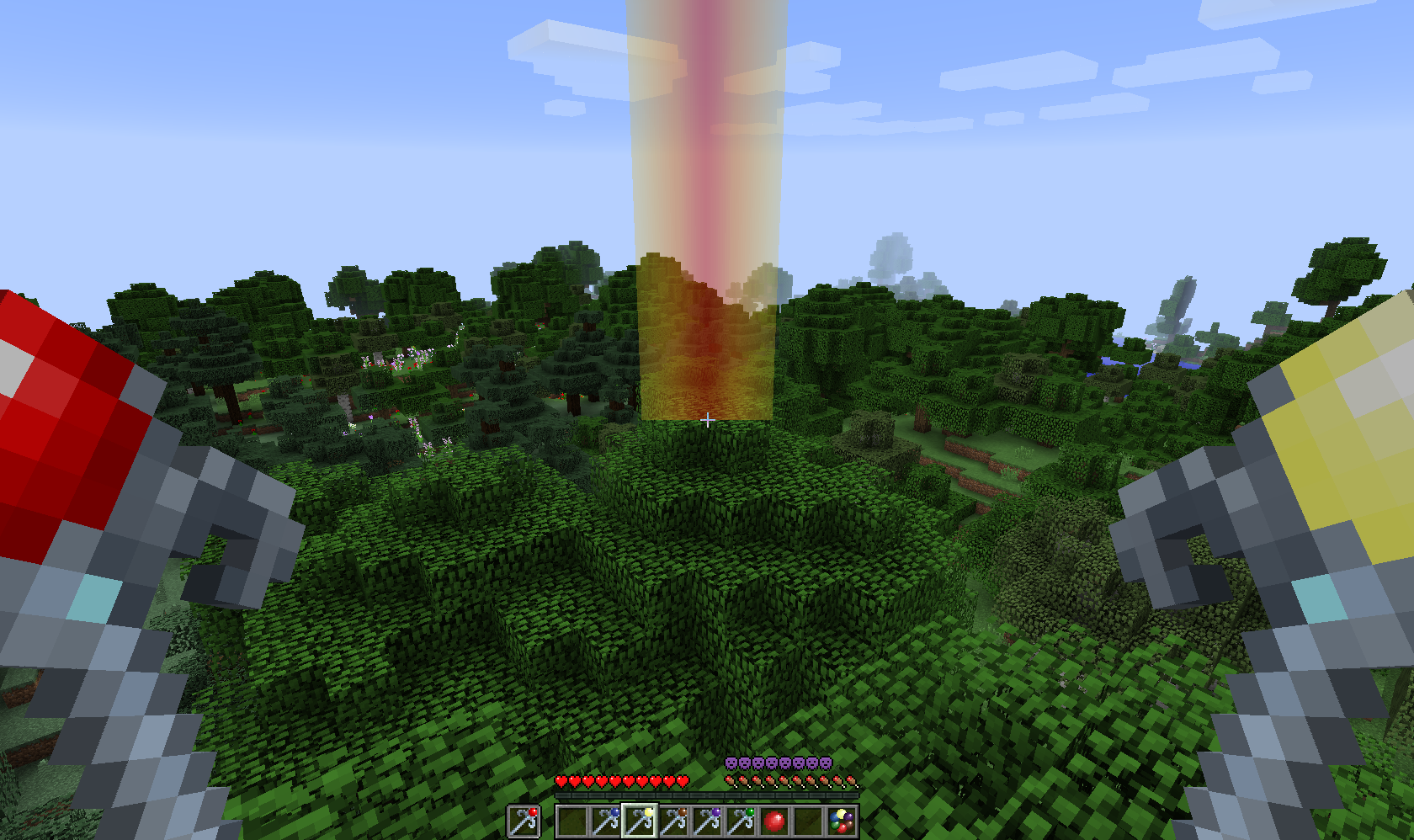This screenshot has height=840, width=1414.
Task: Click the empty slot left of the colored balls
Action: [x=810, y=821]
